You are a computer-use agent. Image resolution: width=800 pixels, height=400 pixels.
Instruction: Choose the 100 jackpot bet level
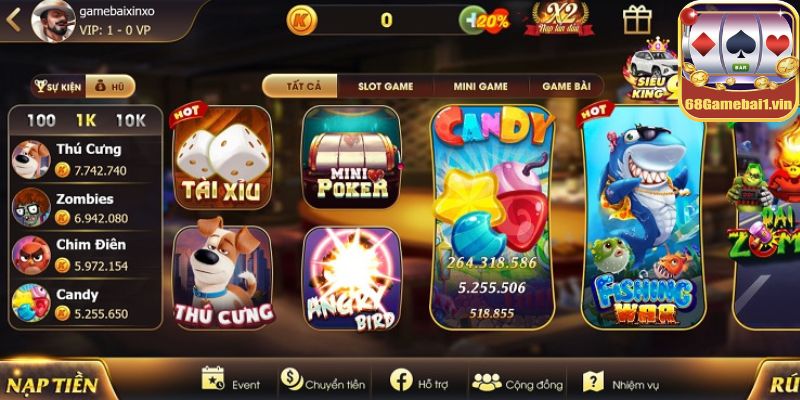click(41, 120)
